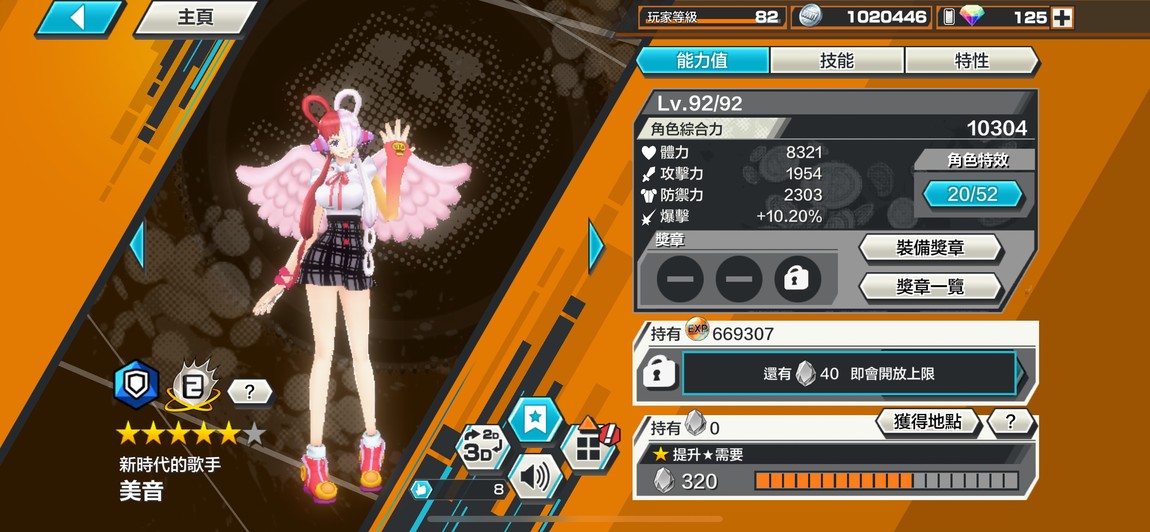Choose 裝備獎章 to equip medals
Image resolution: width=1150 pixels, height=532 pixels.
point(930,248)
